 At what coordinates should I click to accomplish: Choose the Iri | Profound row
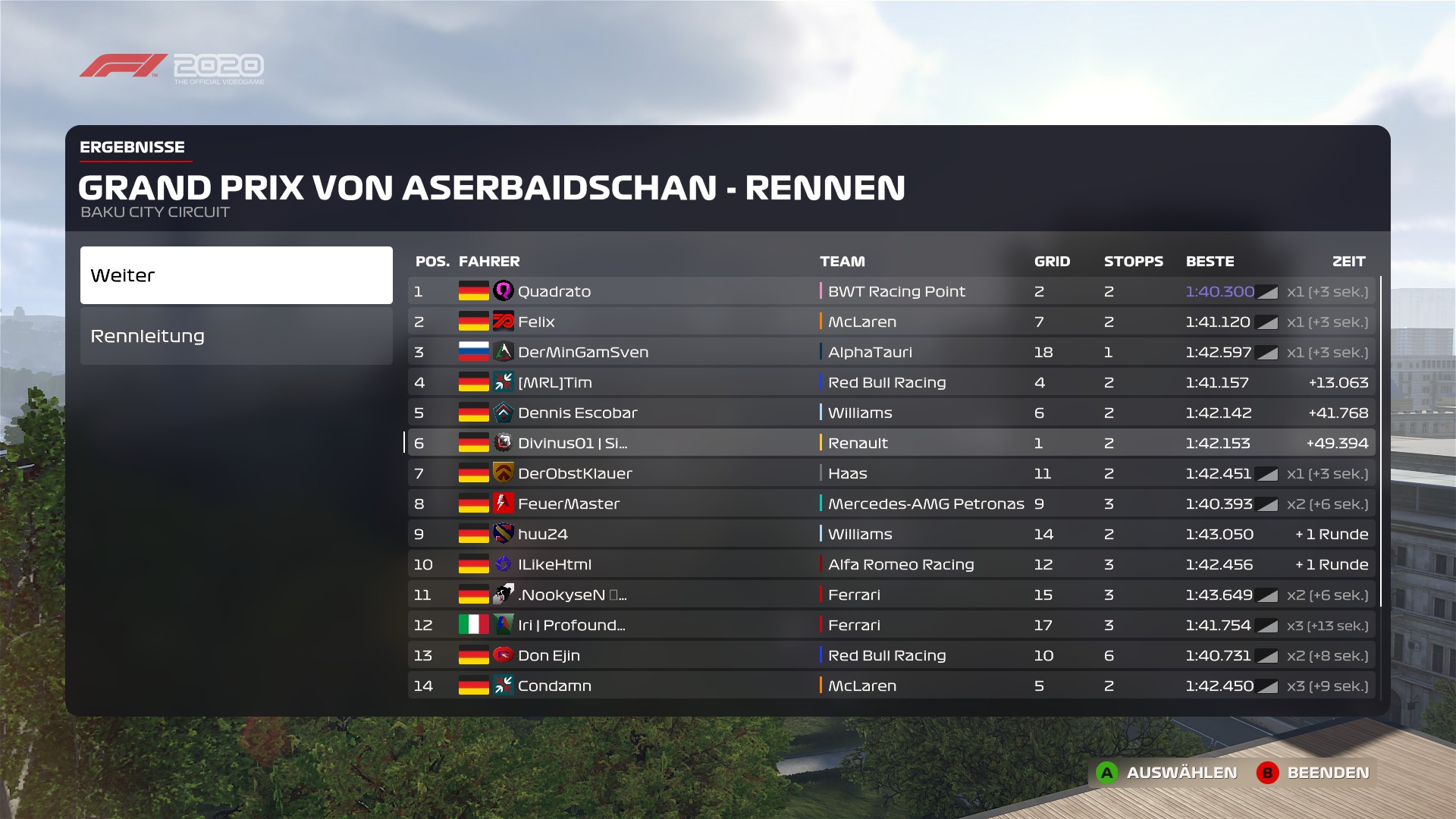[891, 625]
